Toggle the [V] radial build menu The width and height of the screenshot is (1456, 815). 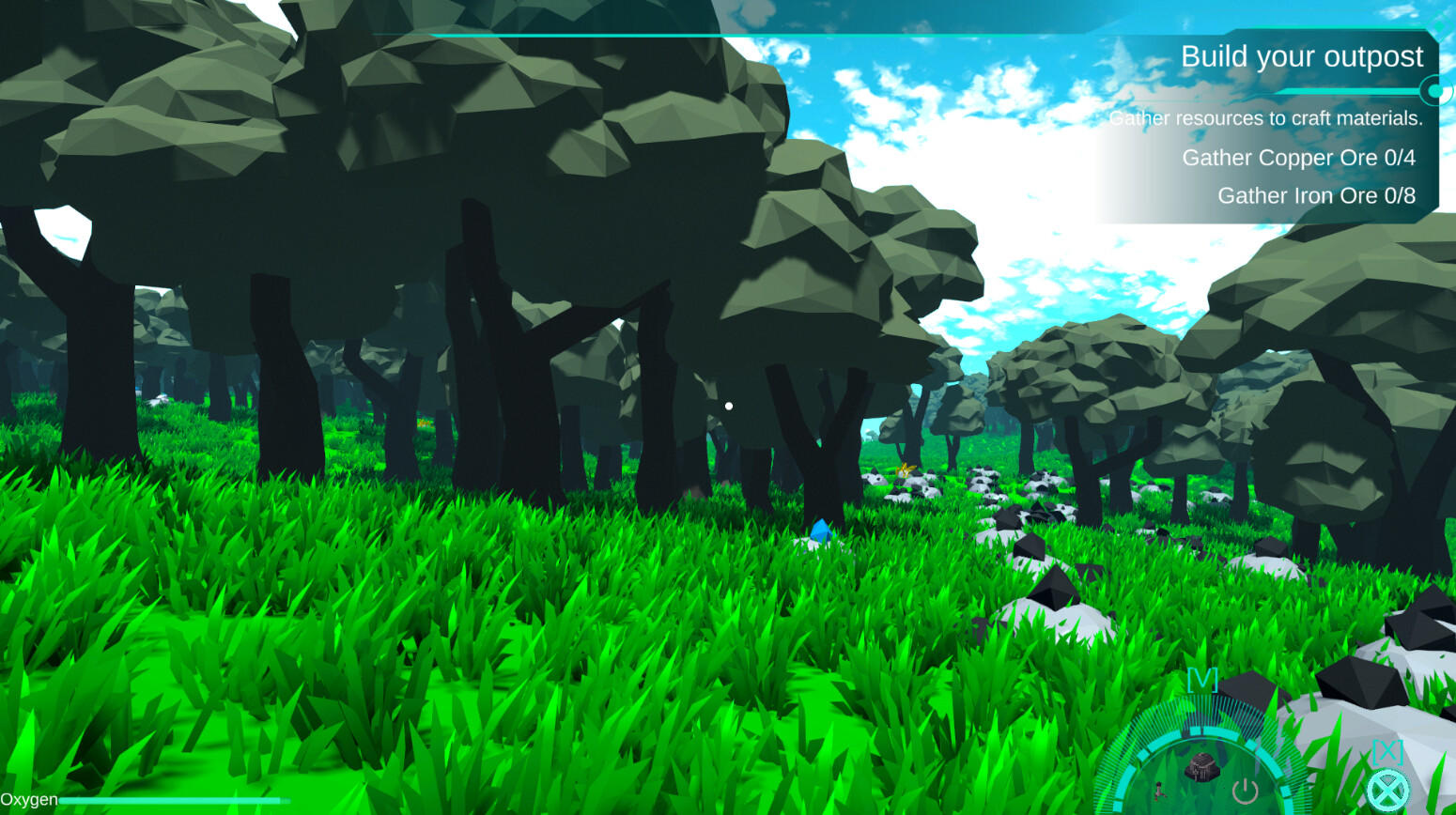pyautogui.click(x=1202, y=679)
